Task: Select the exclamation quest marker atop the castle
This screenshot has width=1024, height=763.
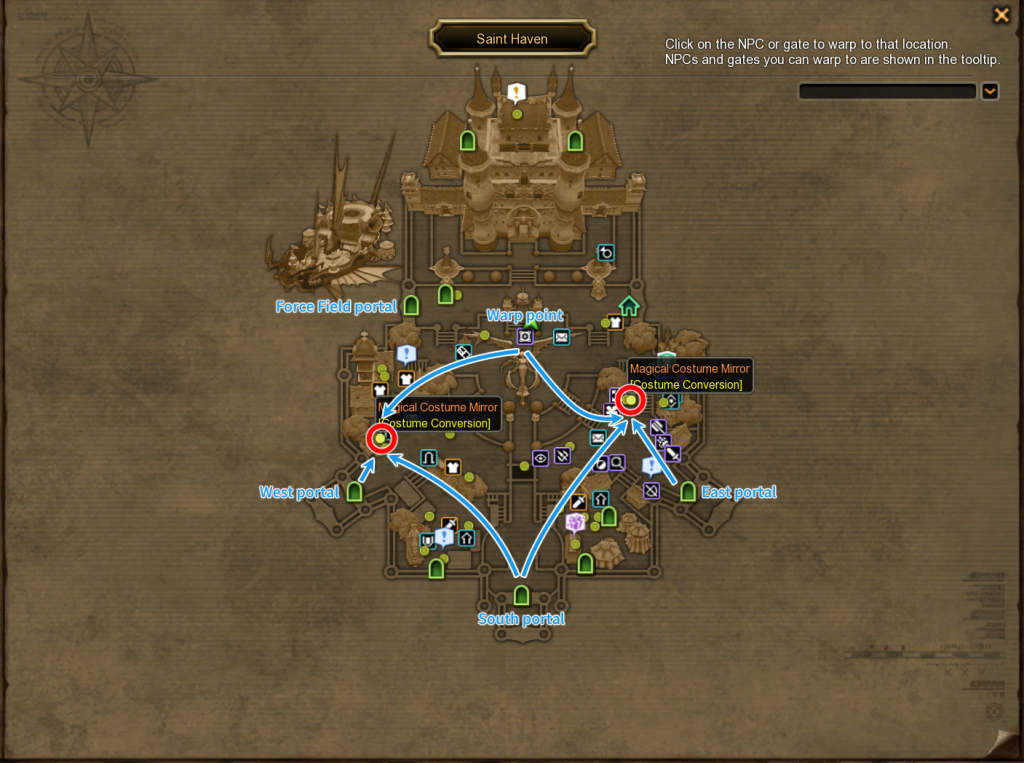Action: tap(516, 93)
